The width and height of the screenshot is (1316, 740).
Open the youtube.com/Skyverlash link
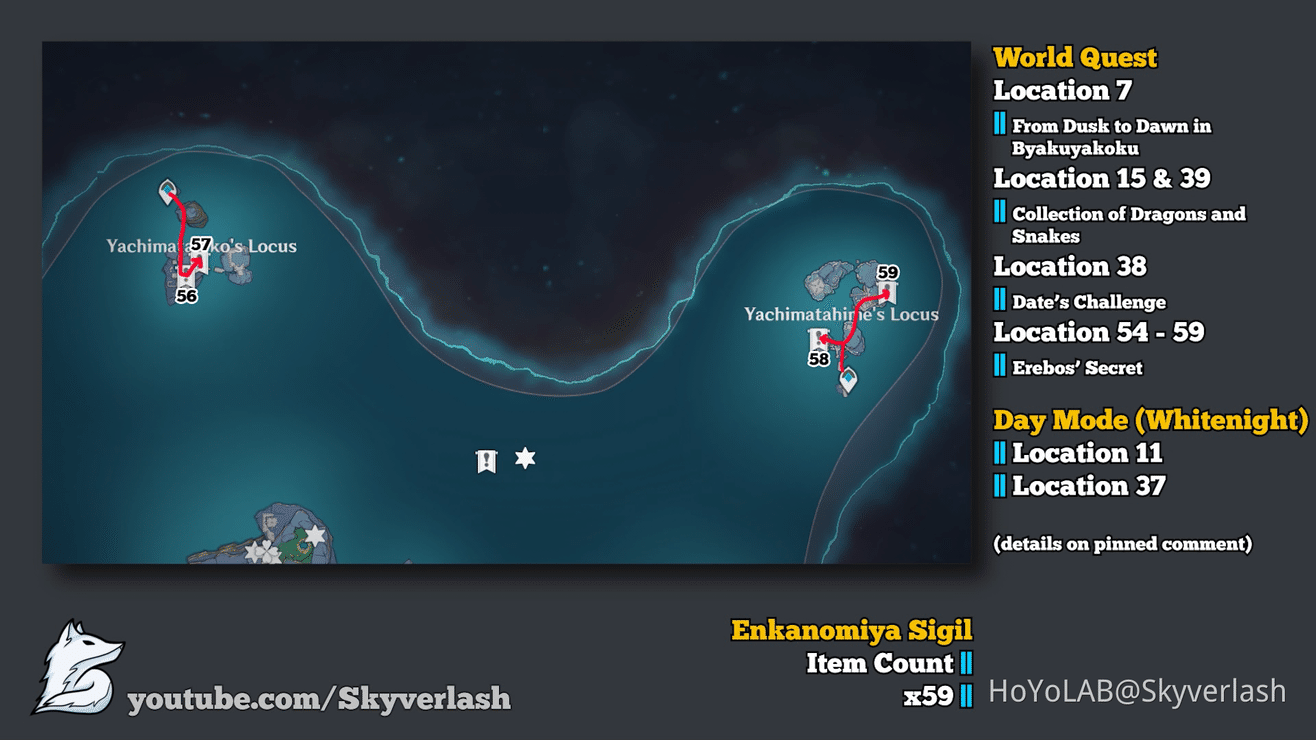tap(320, 700)
